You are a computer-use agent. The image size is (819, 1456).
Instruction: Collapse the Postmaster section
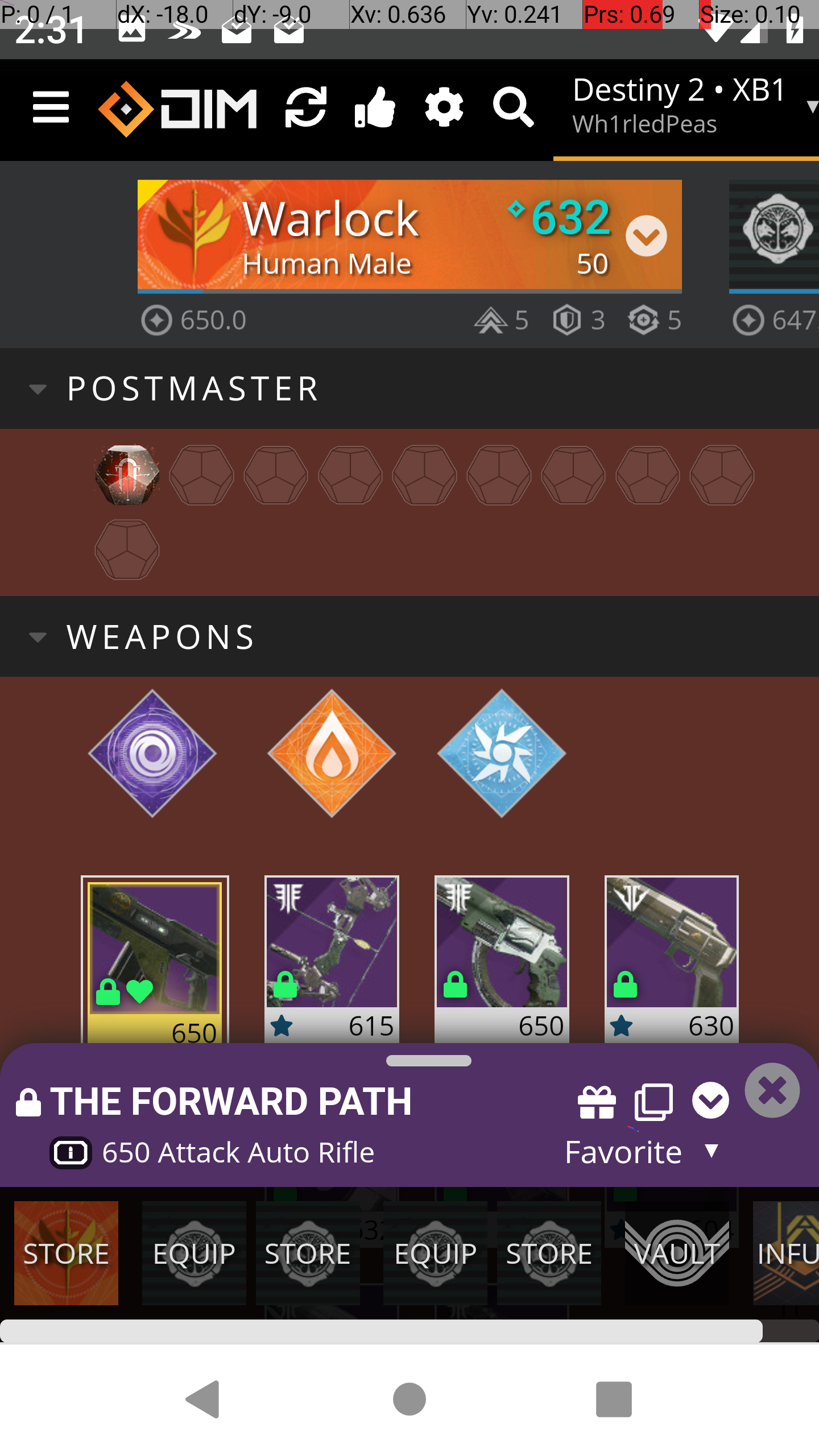point(37,389)
